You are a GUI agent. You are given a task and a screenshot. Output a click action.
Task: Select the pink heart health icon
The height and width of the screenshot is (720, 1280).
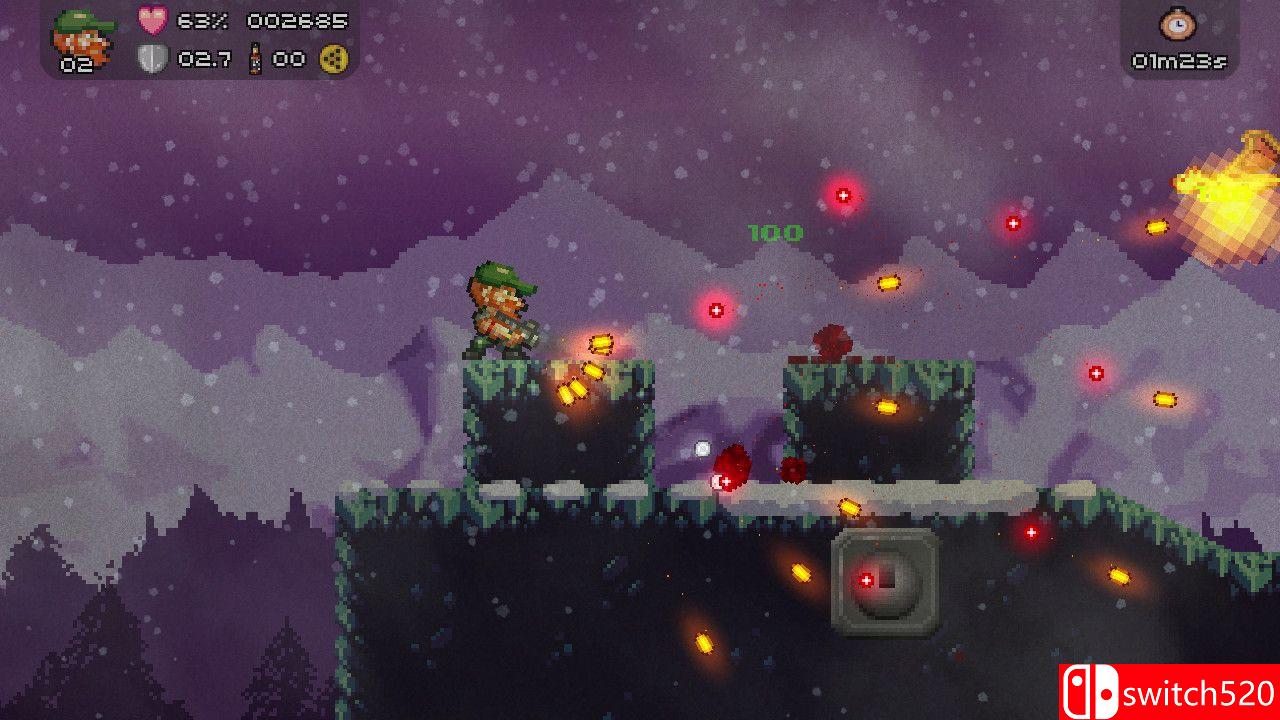(152, 21)
